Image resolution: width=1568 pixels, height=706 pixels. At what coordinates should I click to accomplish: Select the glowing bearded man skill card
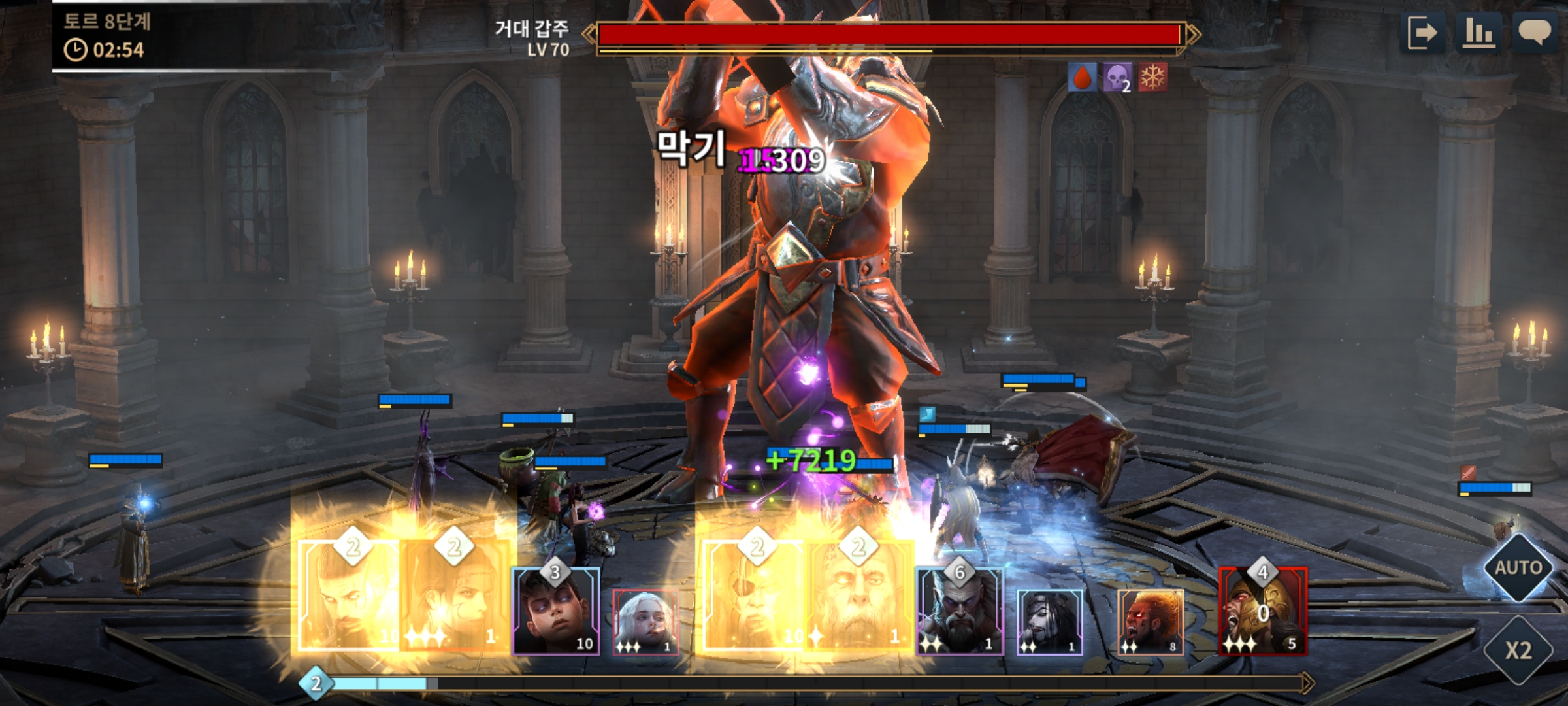[349, 596]
